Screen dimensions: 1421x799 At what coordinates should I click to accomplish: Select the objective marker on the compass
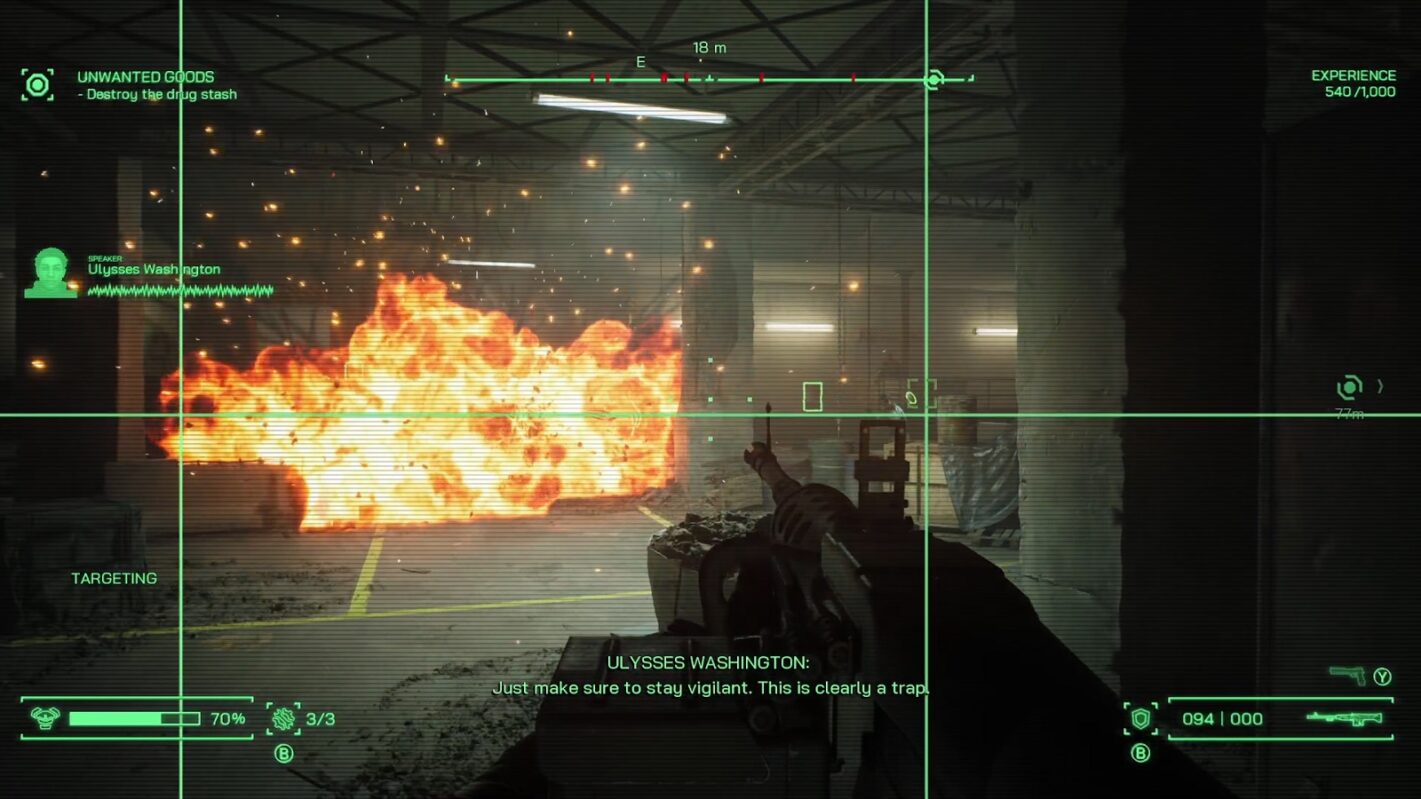[x=934, y=79]
